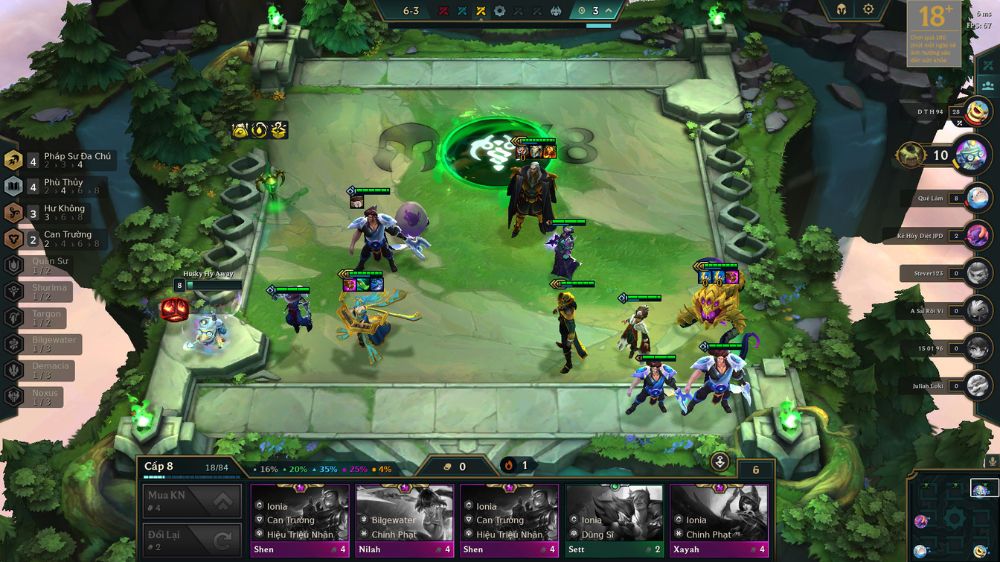Toggle the shop lock icon
The height and width of the screenshot is (562, 1000).
719,462
